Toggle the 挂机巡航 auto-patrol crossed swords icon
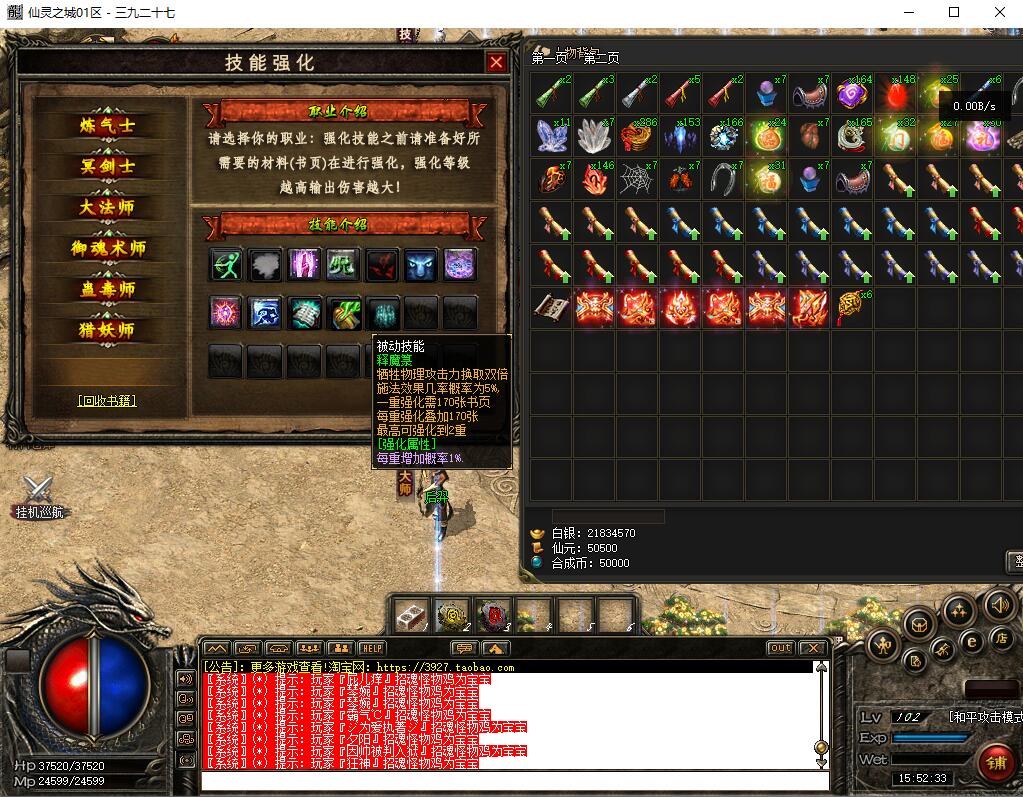Viewport: 1023px width, 797px height. 38,490
